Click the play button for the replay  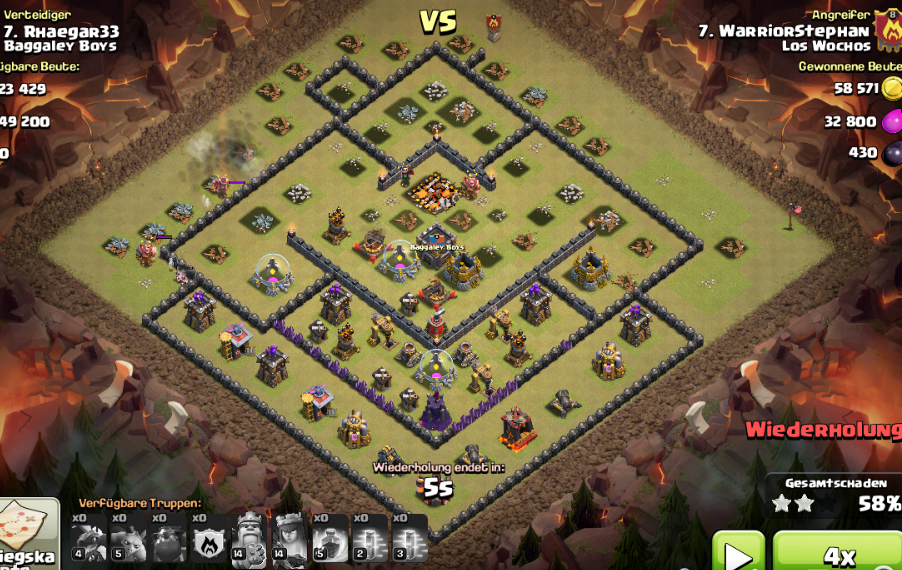coord(738,552)
